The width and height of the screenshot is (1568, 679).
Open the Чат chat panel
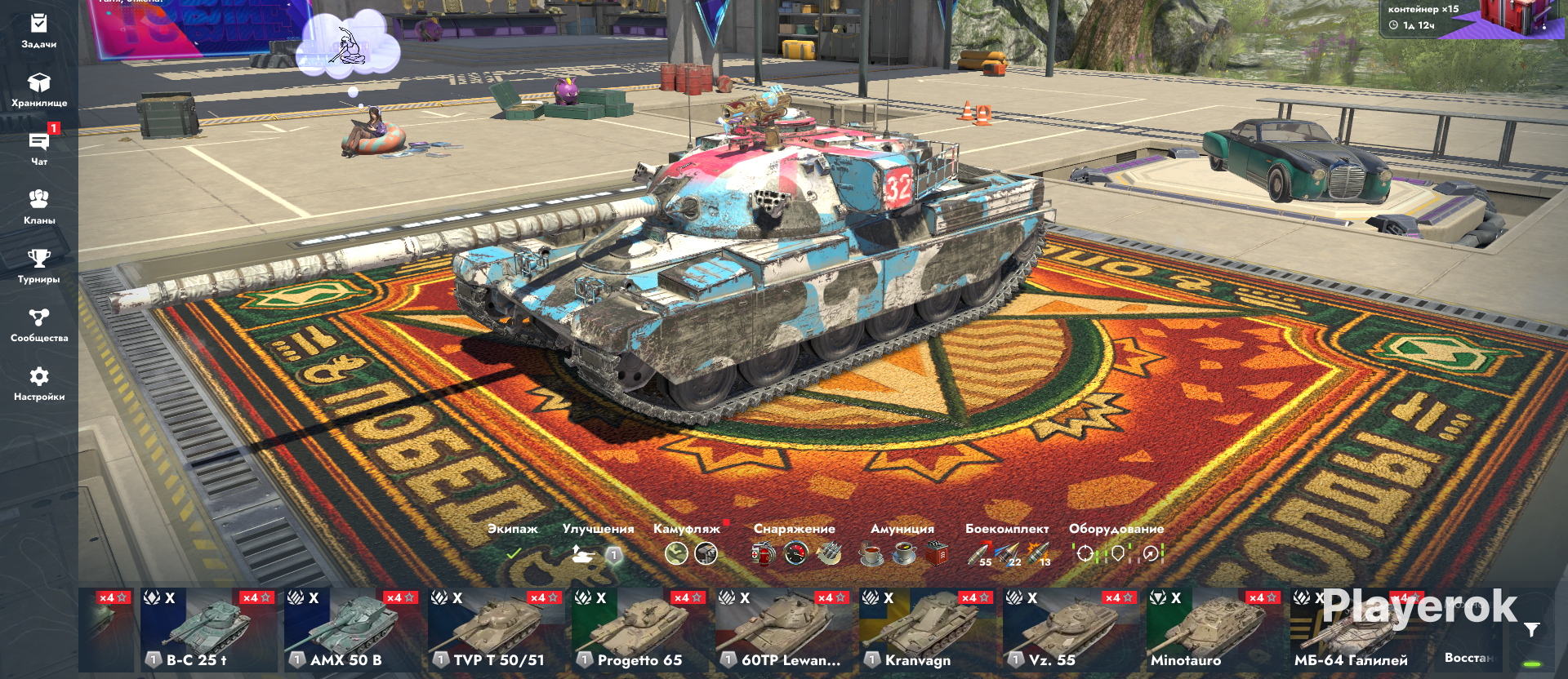[x=38, y=149]
